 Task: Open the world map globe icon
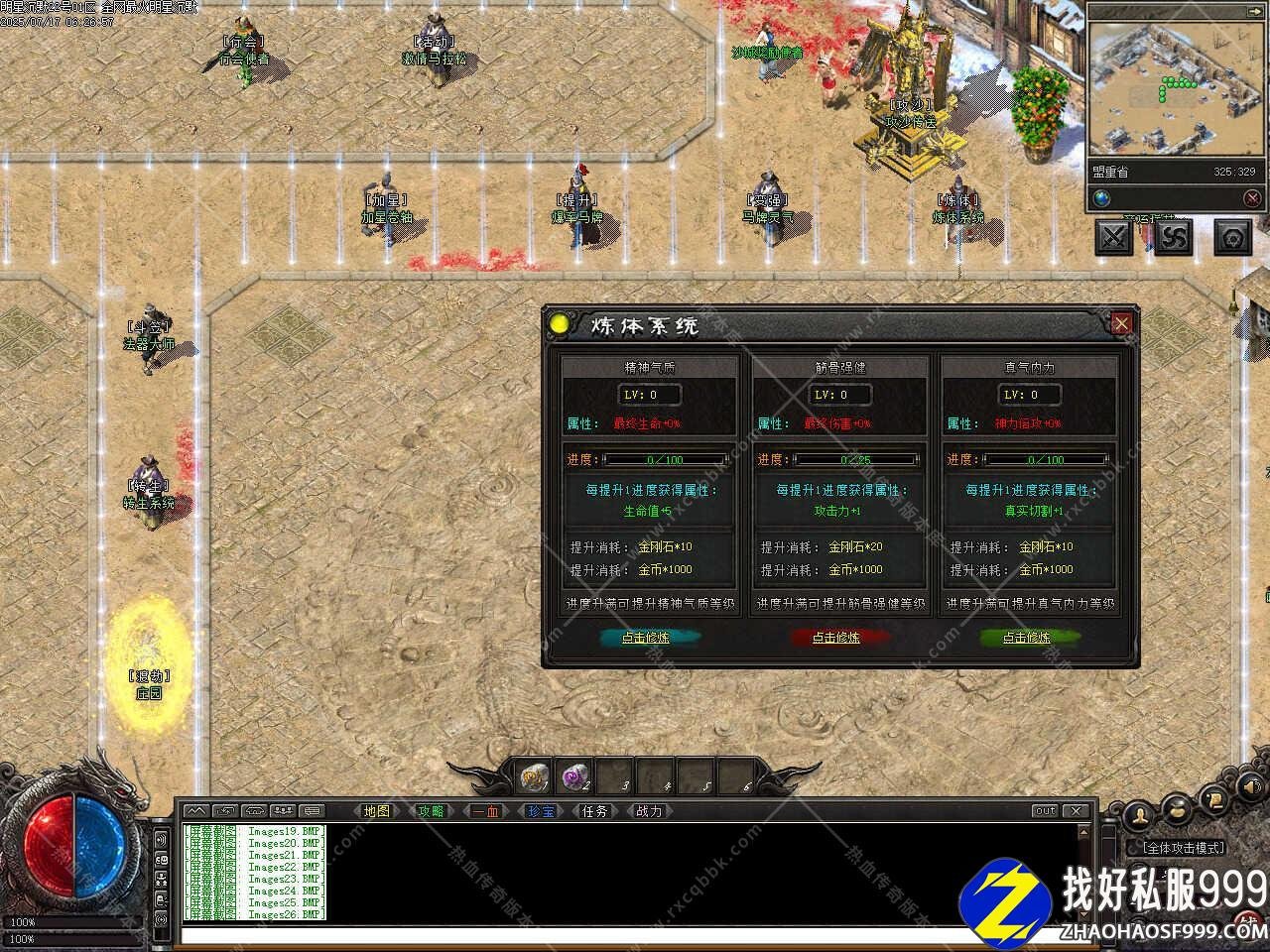pyautogui.click(x=1102, y=198)
